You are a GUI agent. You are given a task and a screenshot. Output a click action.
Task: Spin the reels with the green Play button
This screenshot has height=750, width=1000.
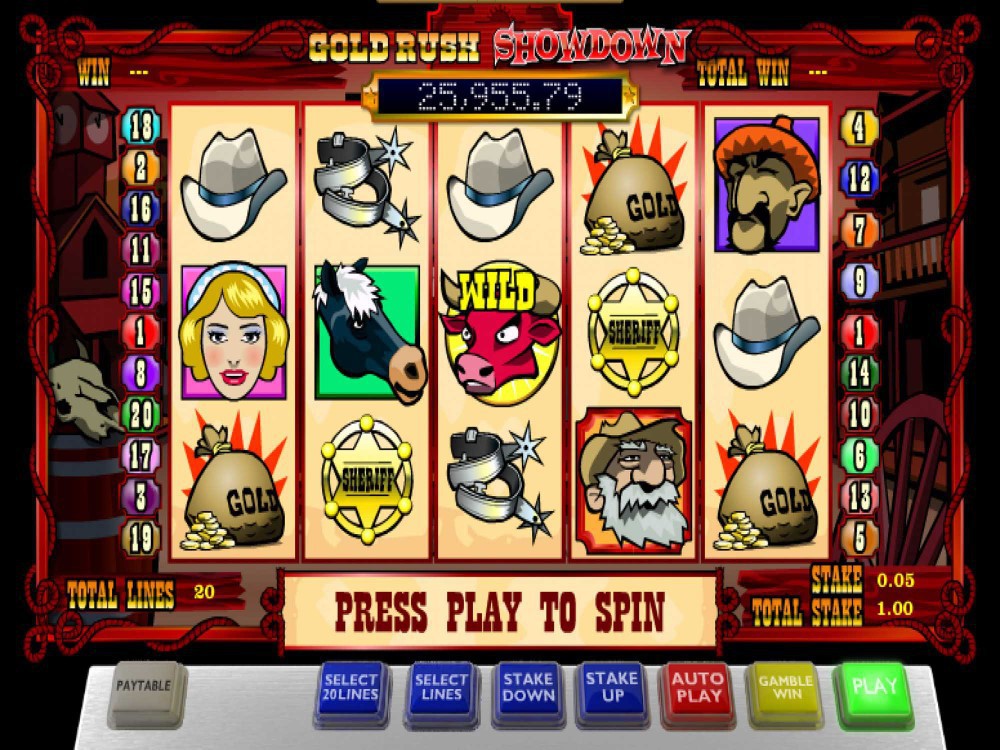pyautogui.click(x=873, y=687)
